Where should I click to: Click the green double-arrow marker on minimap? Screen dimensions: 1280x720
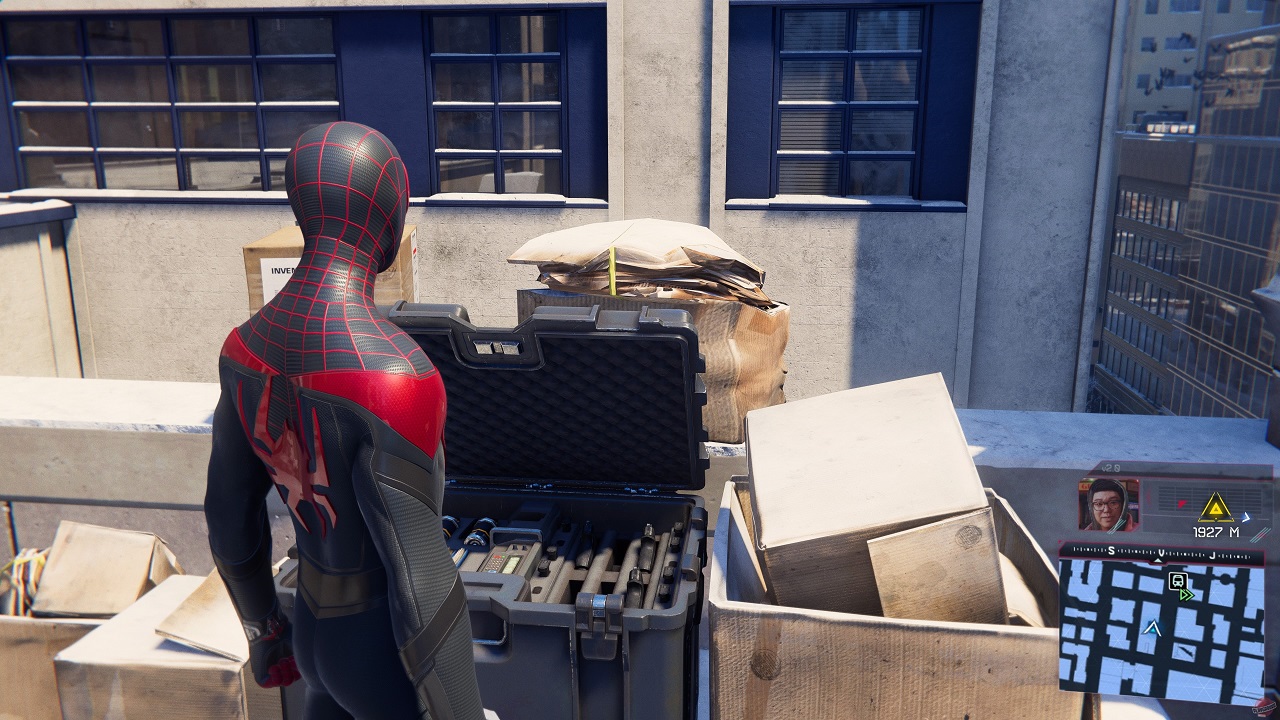coord(1187,595)
